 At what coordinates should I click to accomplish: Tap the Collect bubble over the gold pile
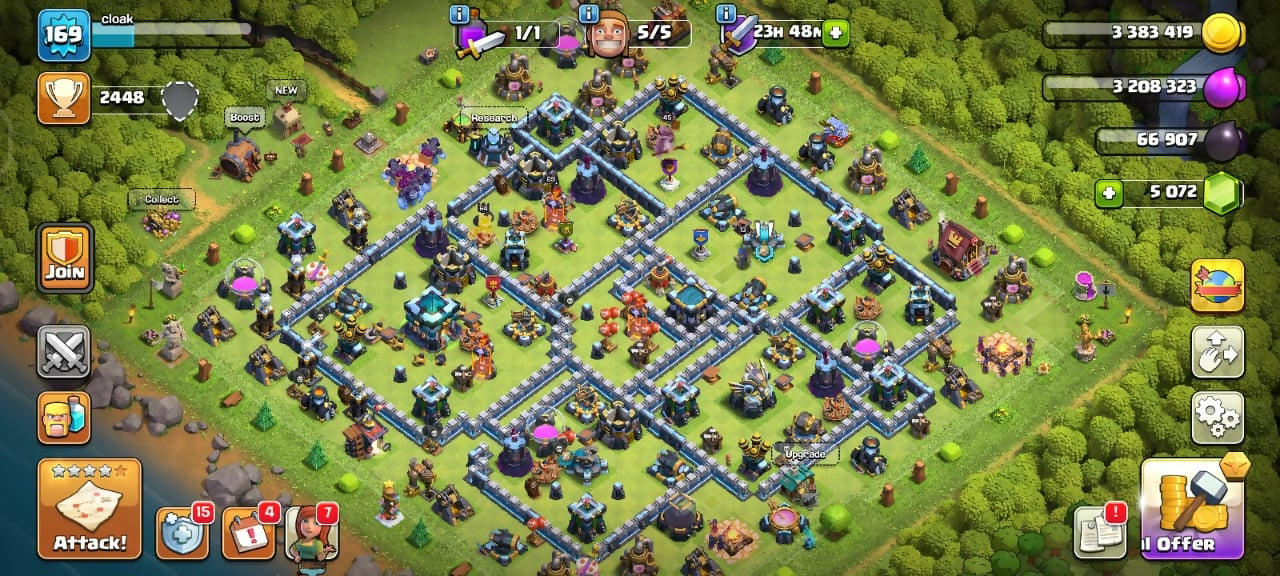pos(161,199)
